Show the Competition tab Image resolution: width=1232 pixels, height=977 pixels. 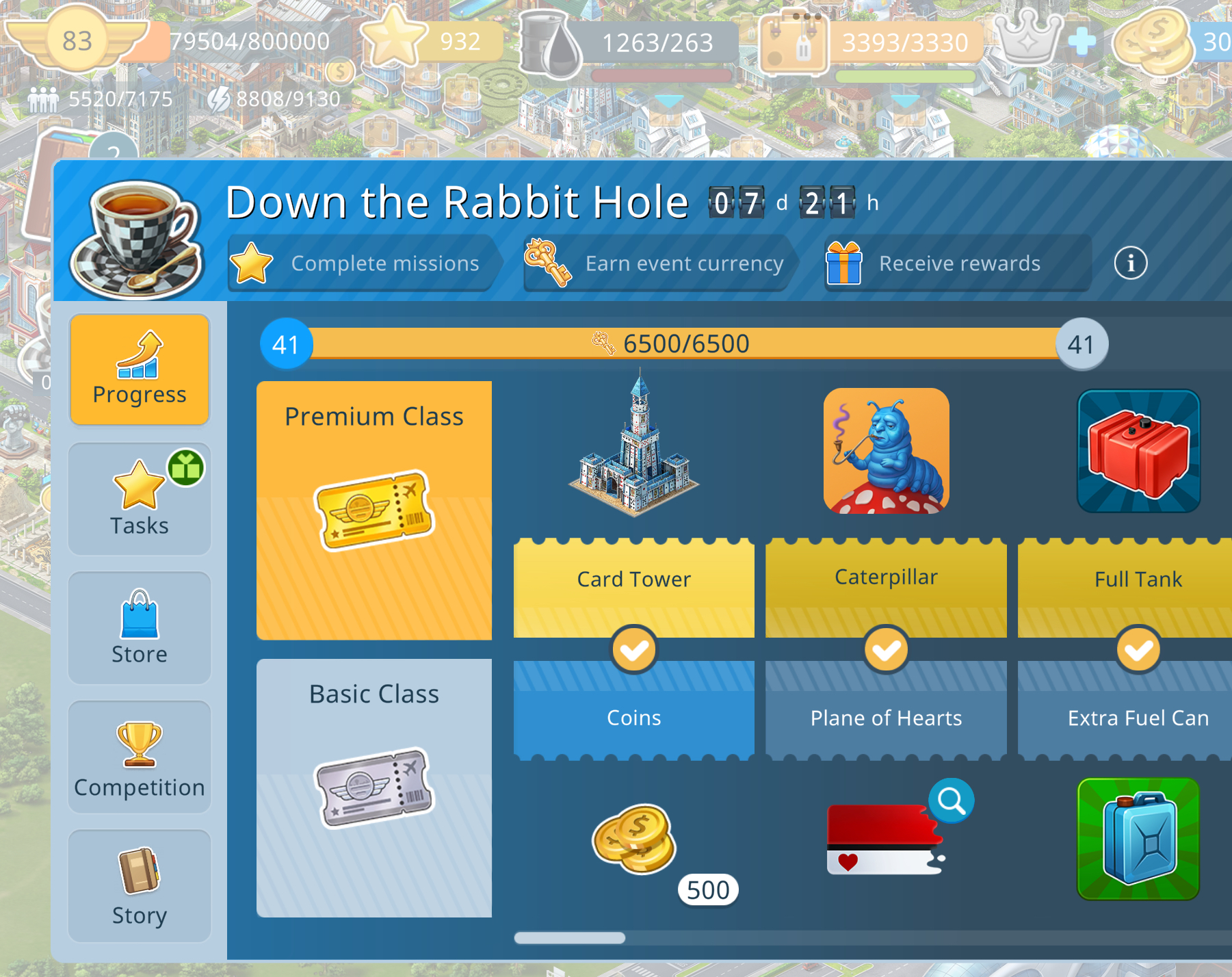(x=140, y=757)
